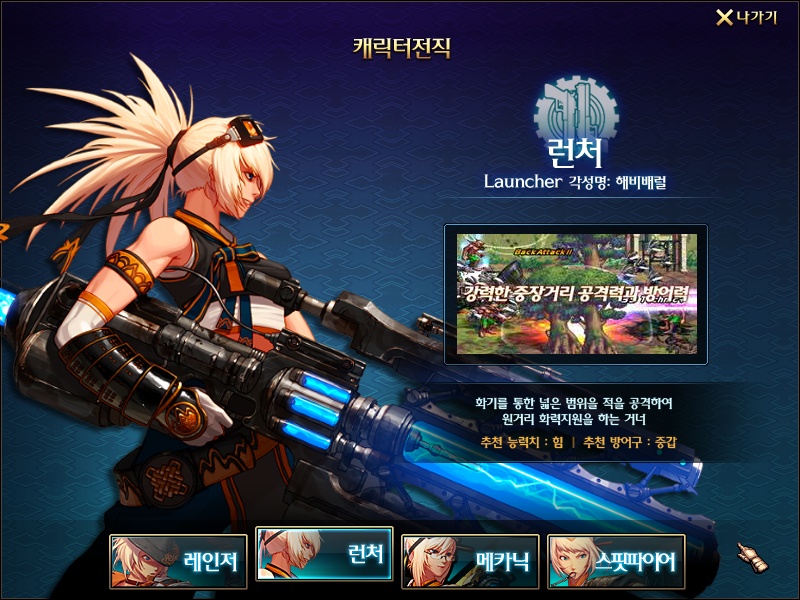The width and height of the screenshot is (800, 600).
Task: Select the 레인저 class button
Action: click(179, 561)
